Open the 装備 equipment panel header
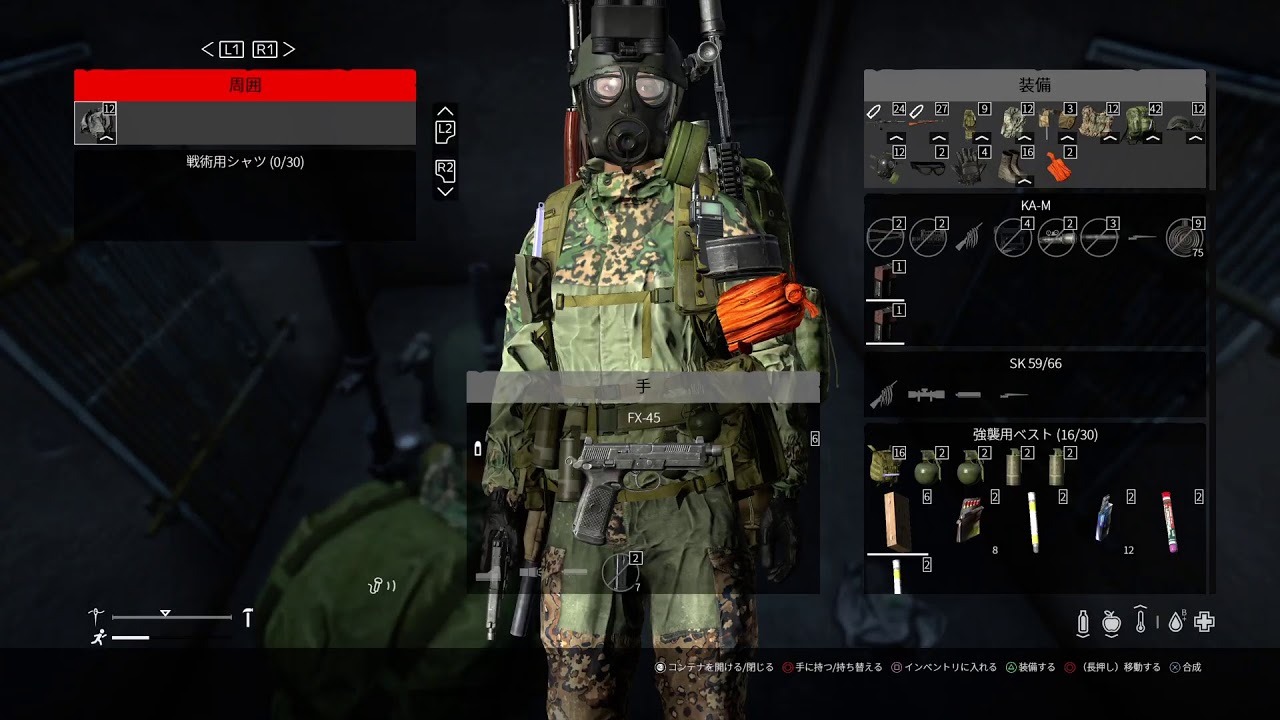 click(x=1035, y=86)
